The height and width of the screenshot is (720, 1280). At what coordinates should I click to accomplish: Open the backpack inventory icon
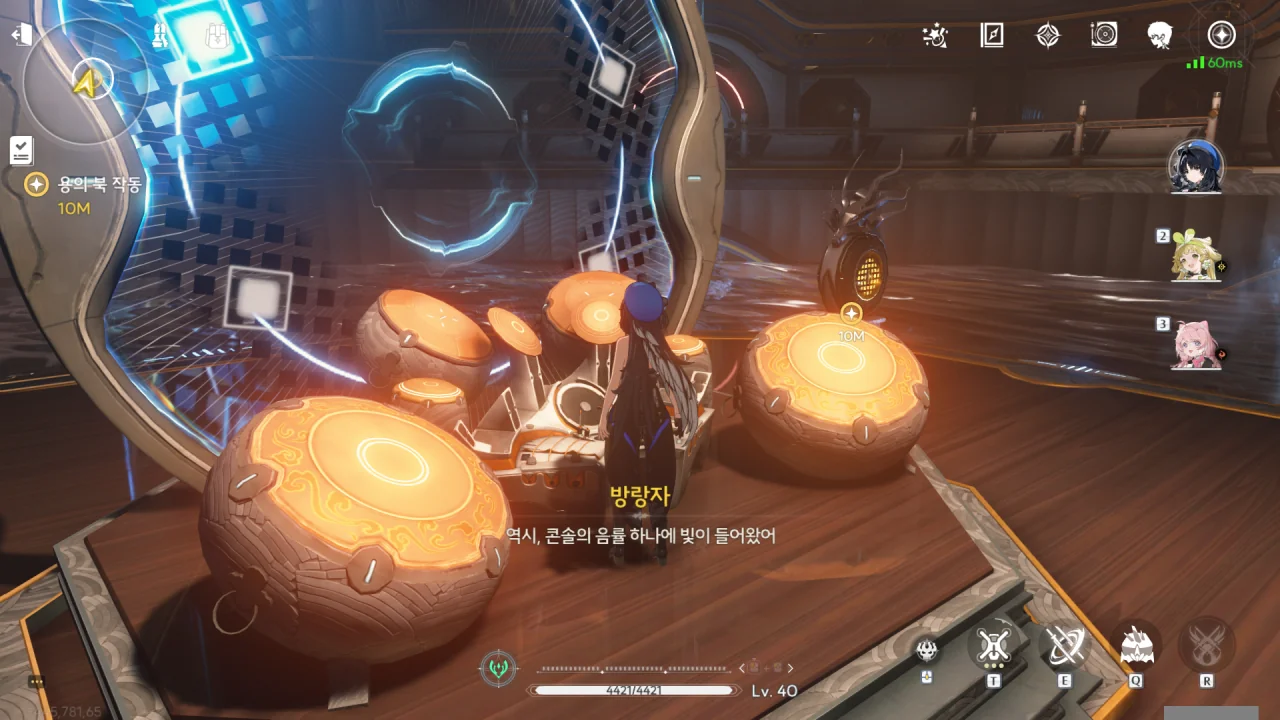point(216,36)
